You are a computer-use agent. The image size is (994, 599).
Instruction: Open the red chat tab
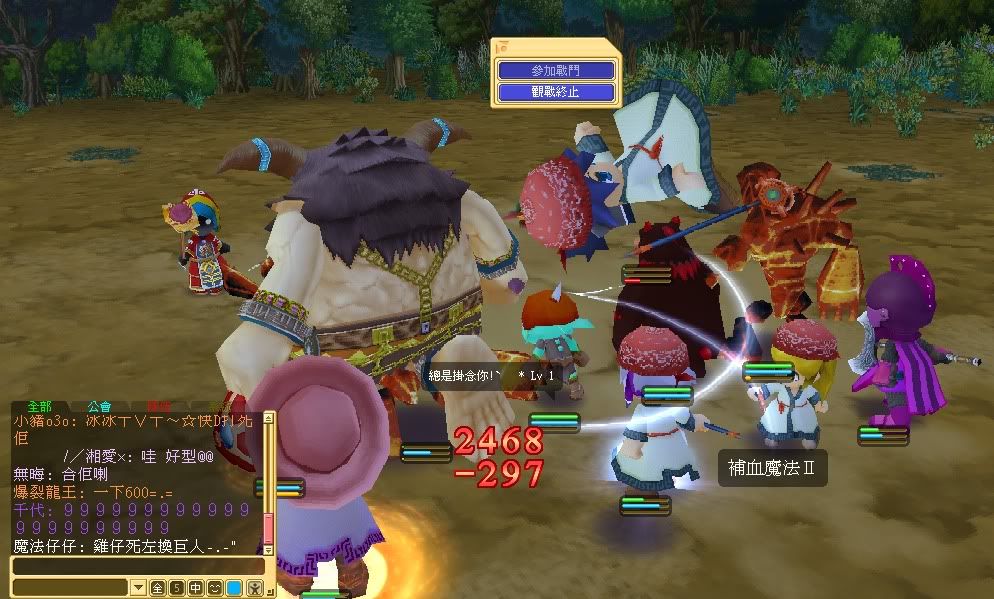click(x=158, y=407)
